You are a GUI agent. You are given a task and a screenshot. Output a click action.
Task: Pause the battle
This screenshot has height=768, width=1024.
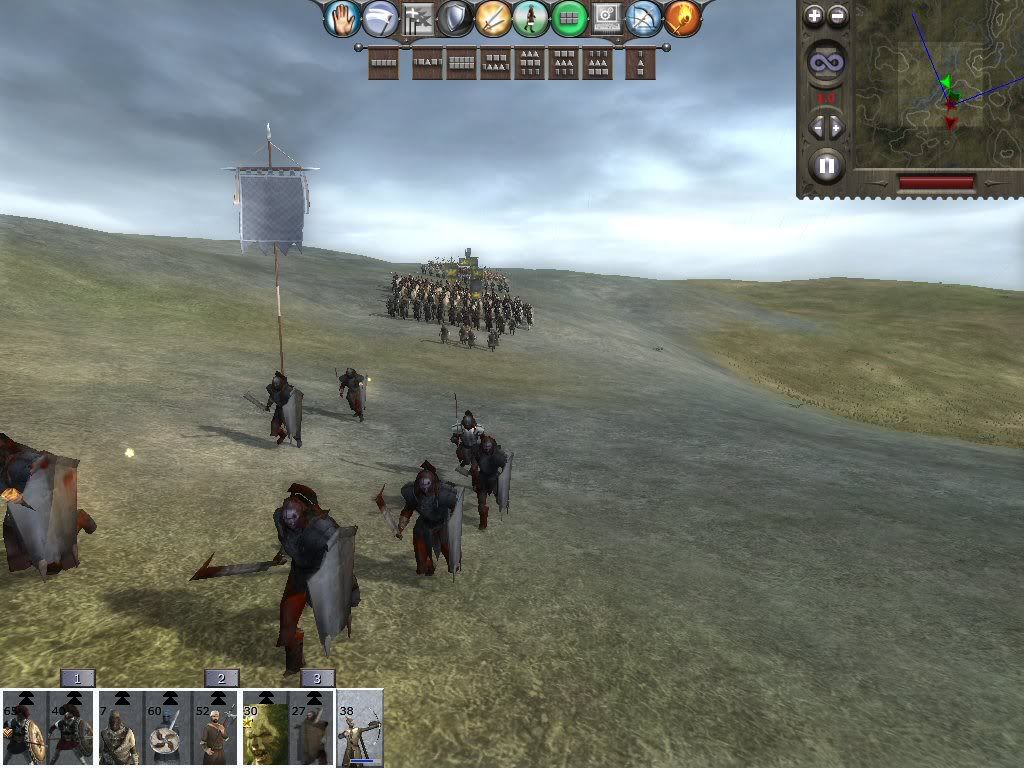(x=826, y=165)
